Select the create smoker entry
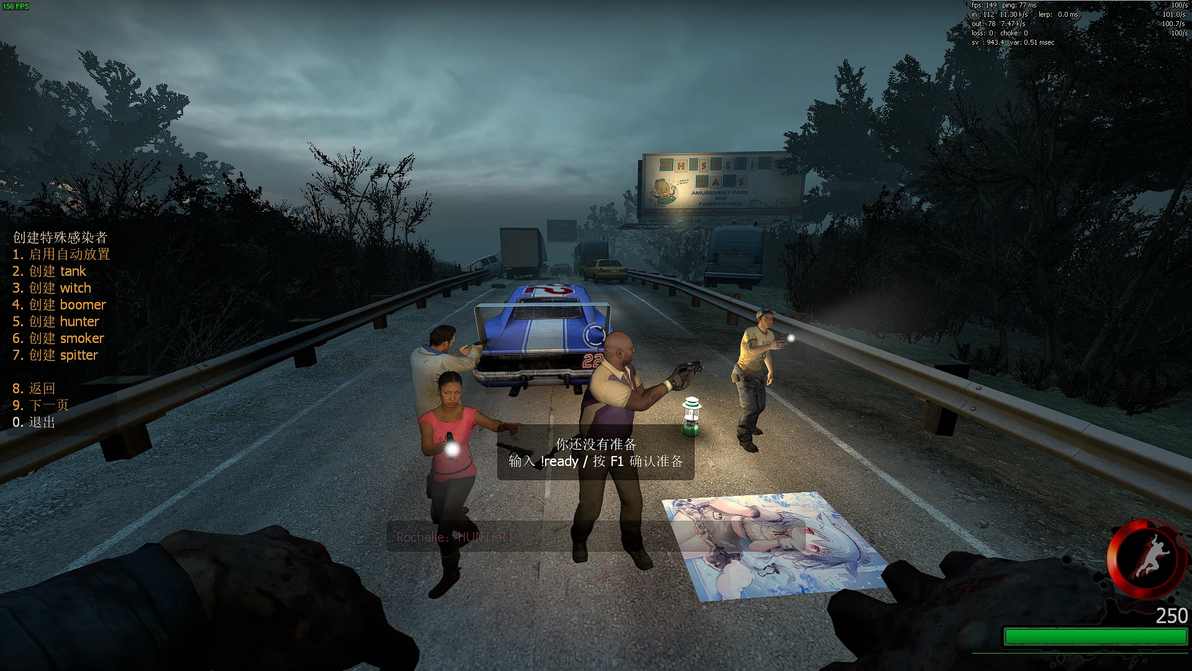The height and width of the screenshot is (671, 1192). (58, 339)
